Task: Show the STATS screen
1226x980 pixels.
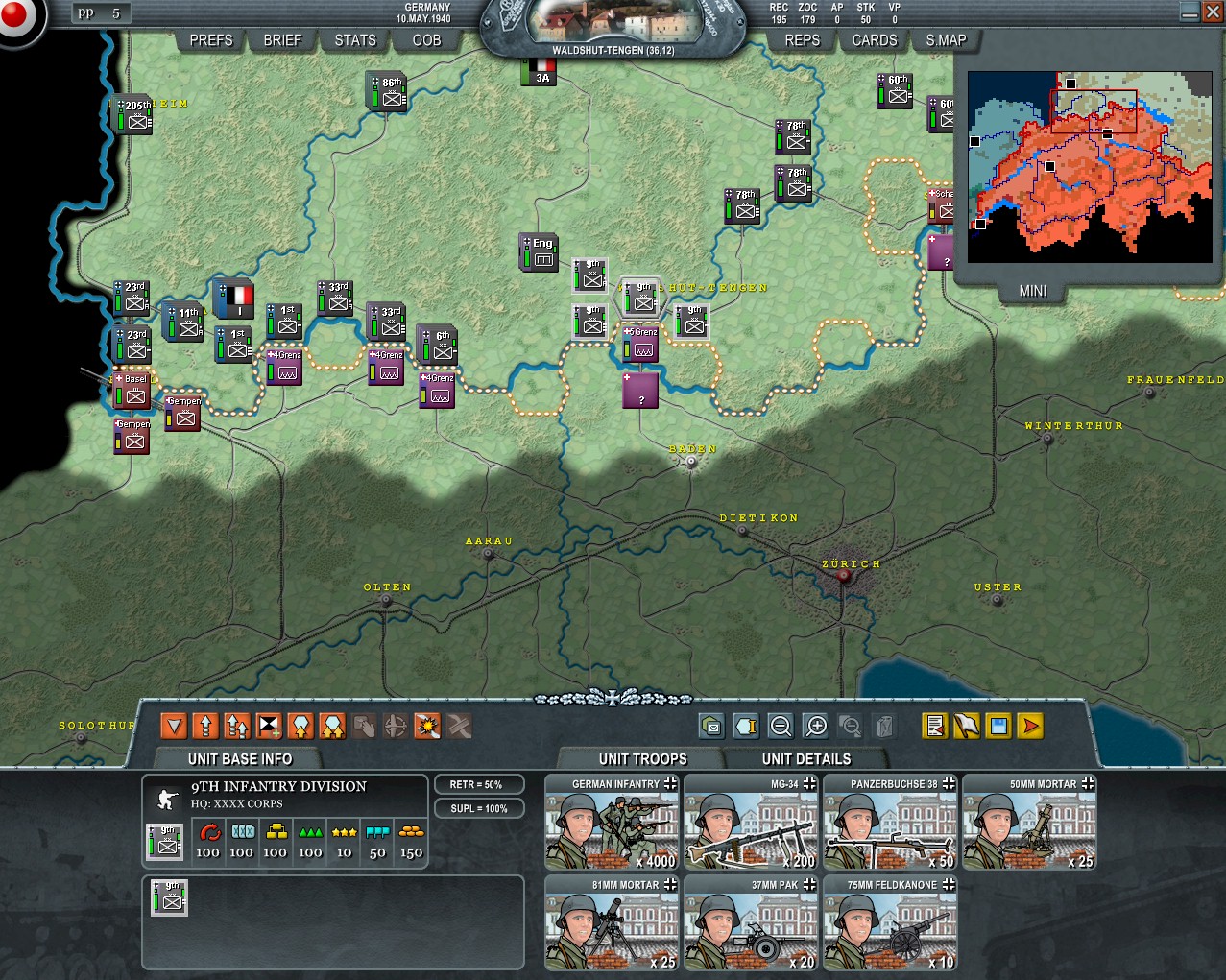Action: click(x=355, y=40)
